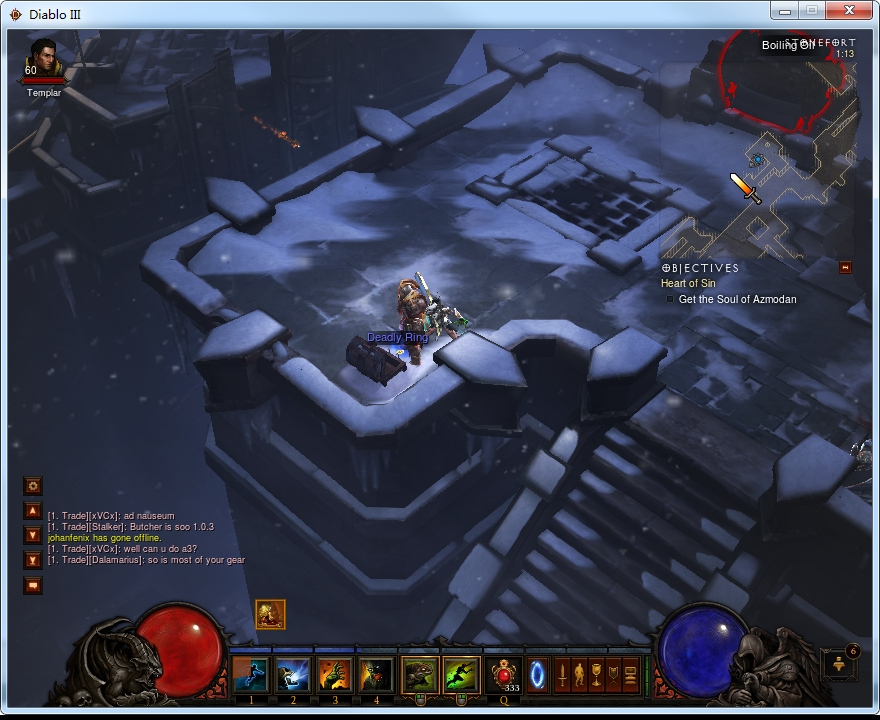Activate the blue Town Portal icon

(537, 672)
